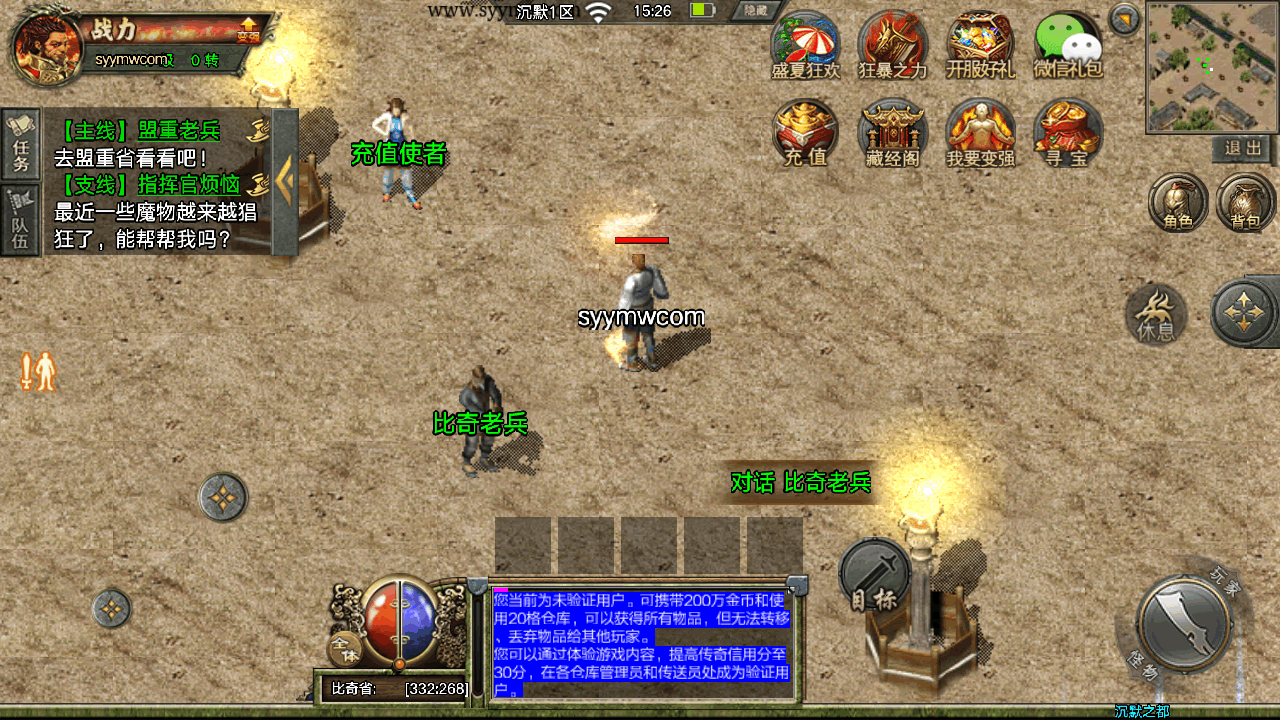Tap the 目标 target sword button
The image size is (1280, 720).
click(874, 576)
